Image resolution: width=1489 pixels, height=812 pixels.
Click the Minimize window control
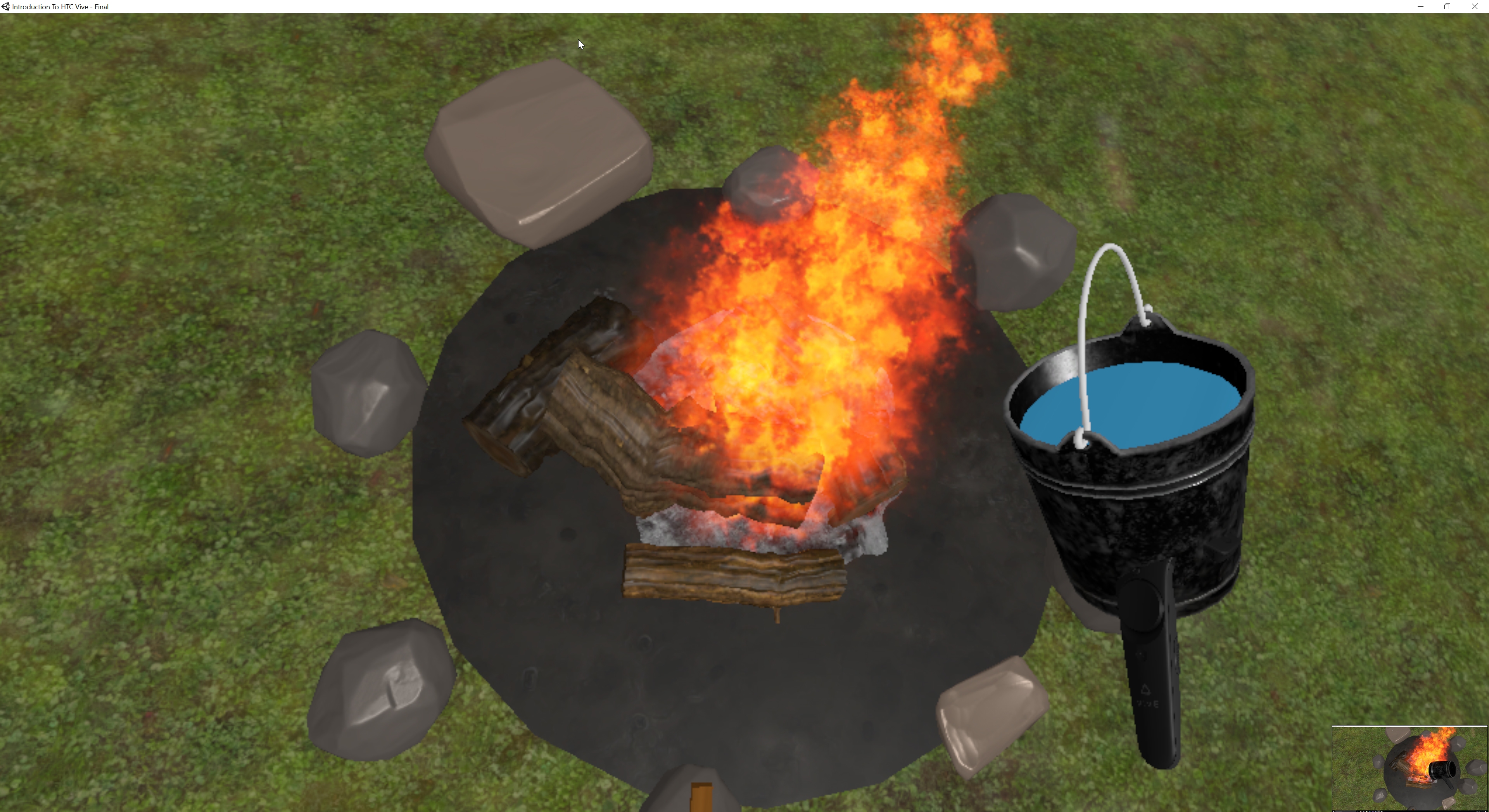[1420, 6]
